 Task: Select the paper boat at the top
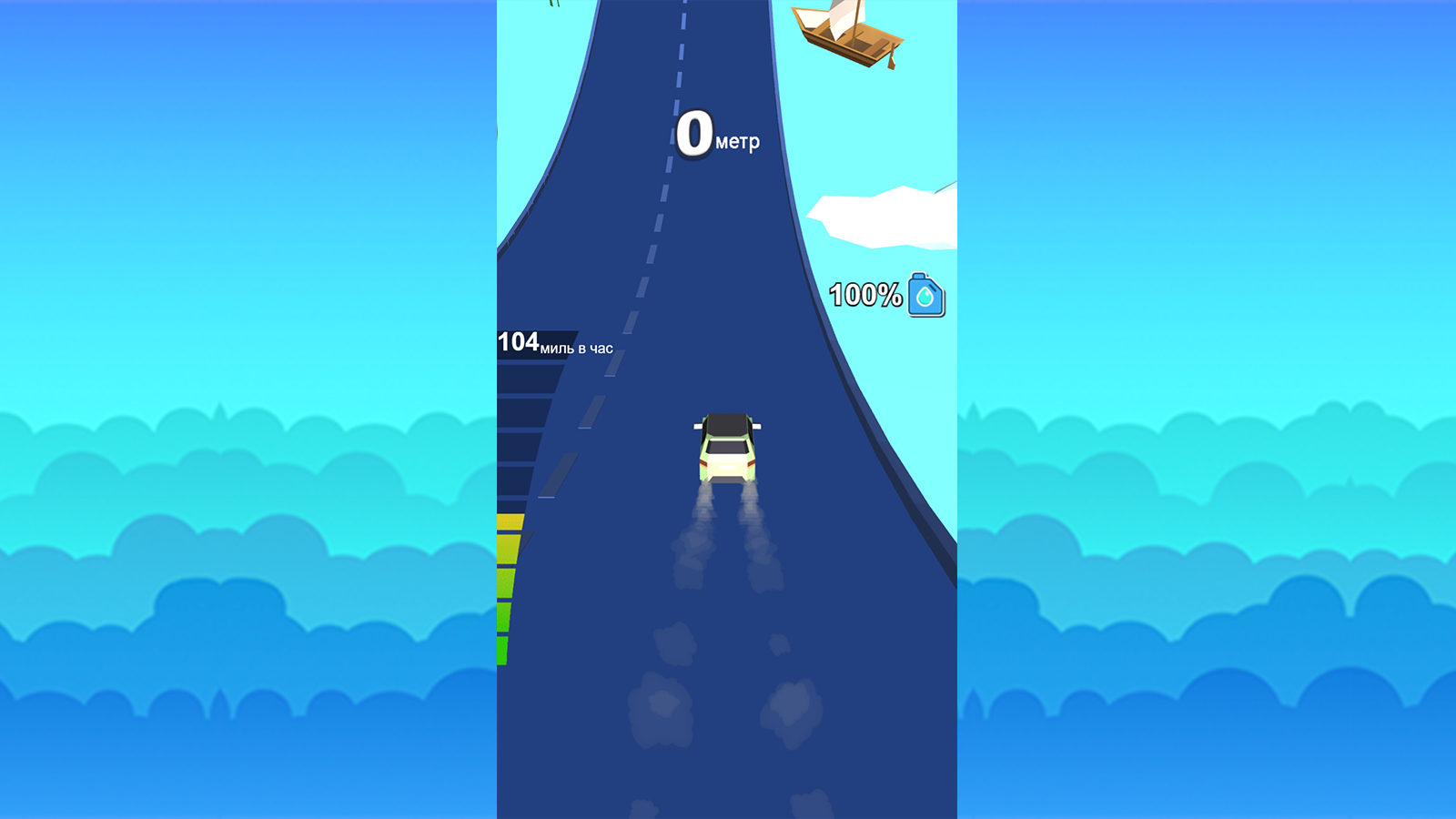point(848,36)
